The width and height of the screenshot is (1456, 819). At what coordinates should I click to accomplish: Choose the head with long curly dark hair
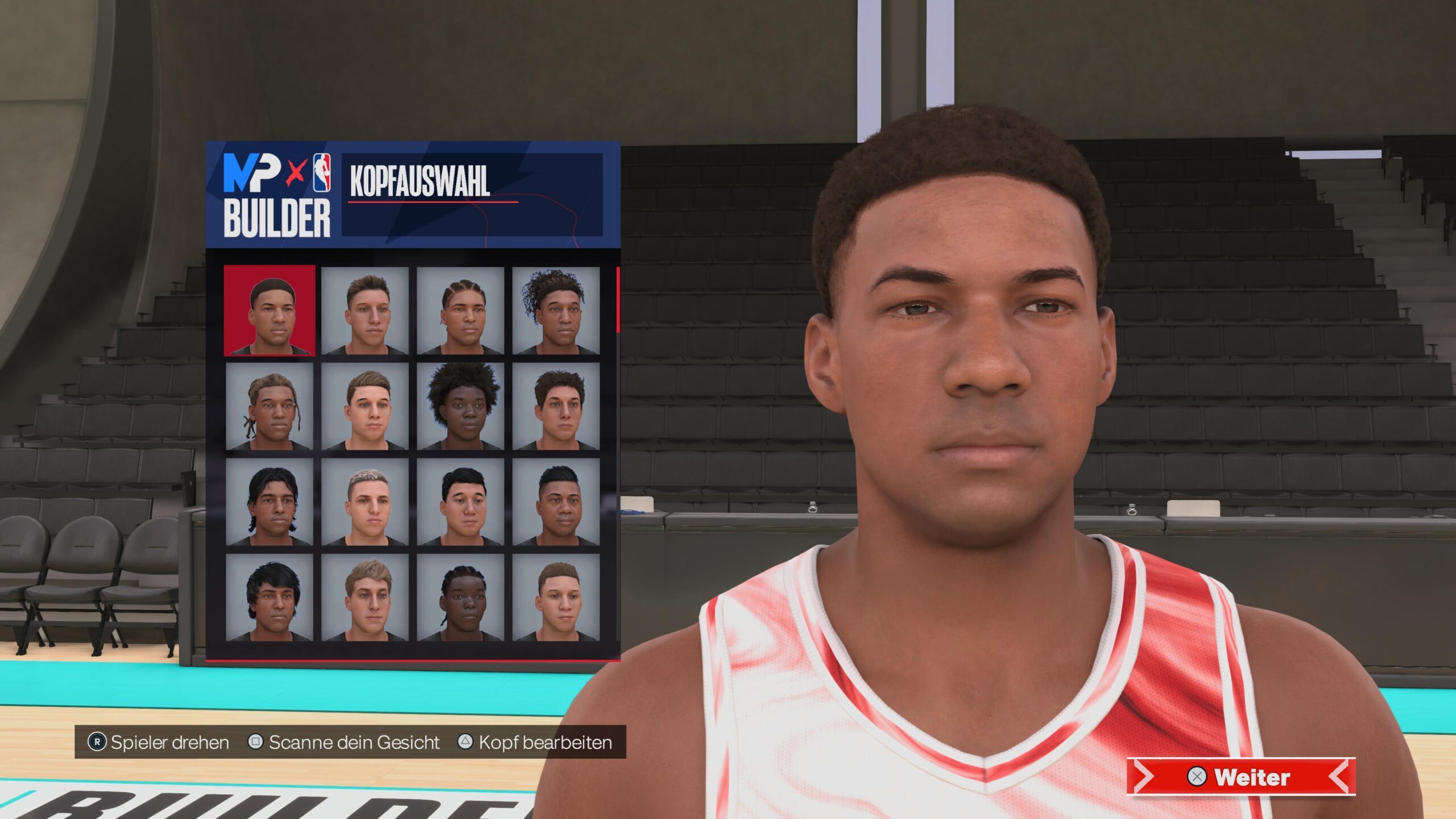tap(556, 311)
